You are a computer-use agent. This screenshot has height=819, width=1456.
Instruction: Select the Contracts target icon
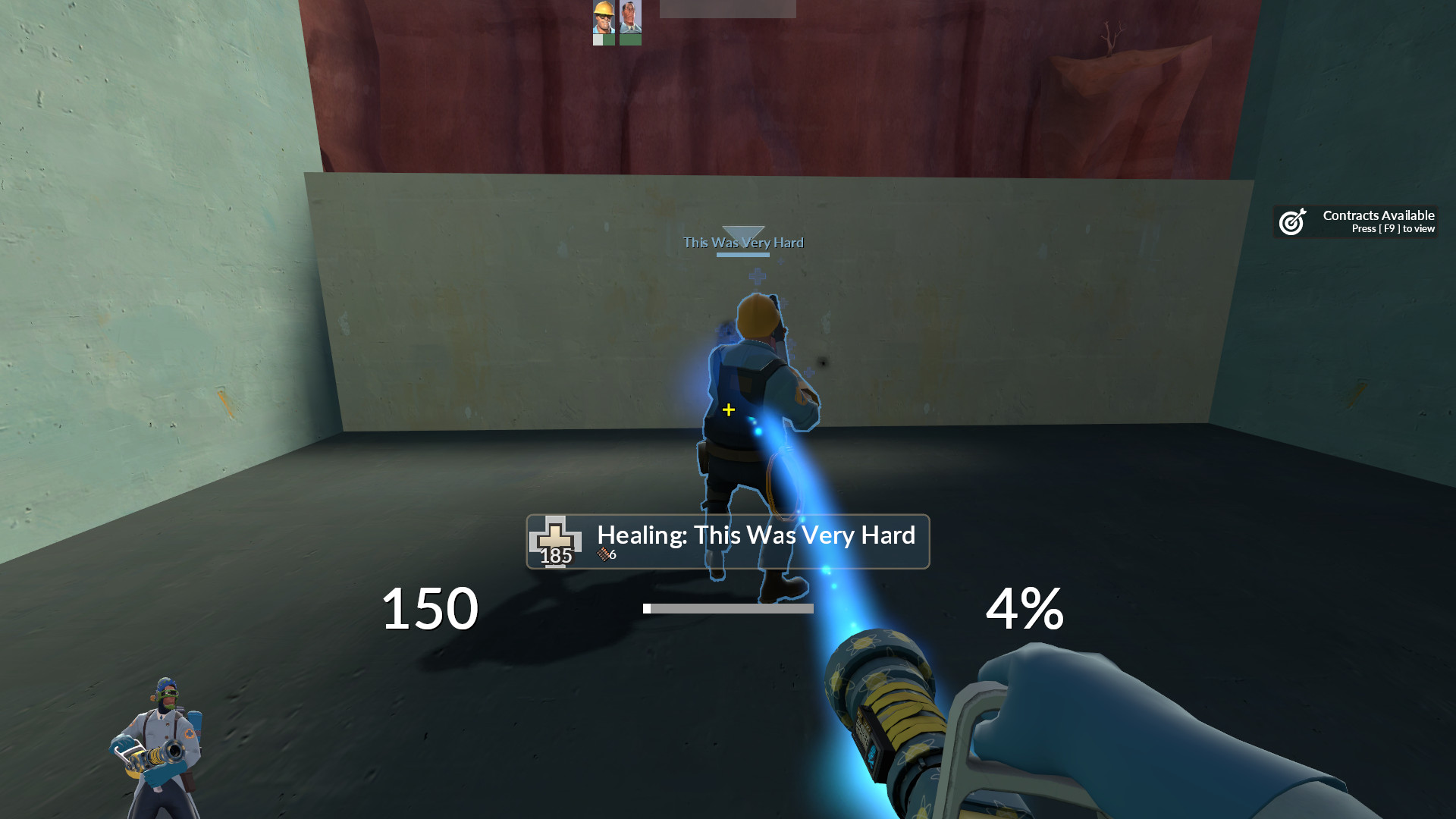click(1291, 221)
